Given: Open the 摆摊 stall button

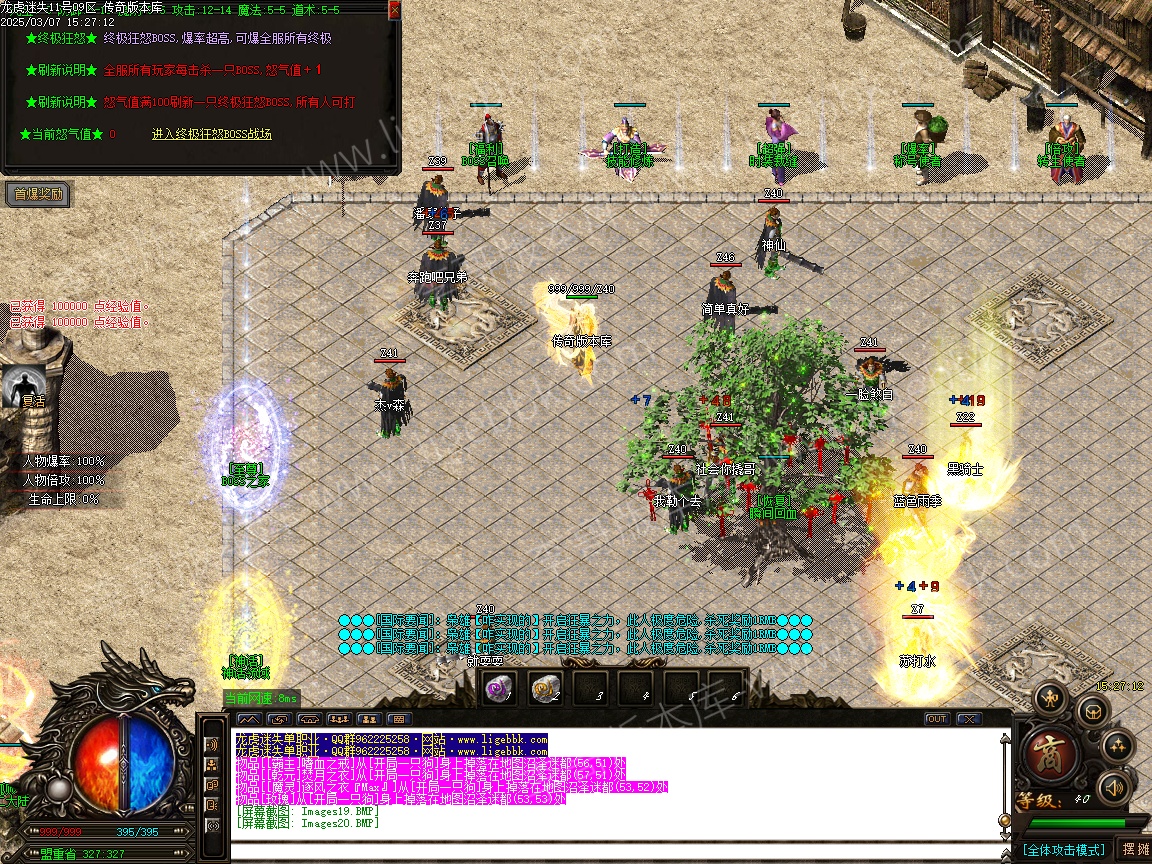Looking at the screenshot, I should tap(1134, 849).
